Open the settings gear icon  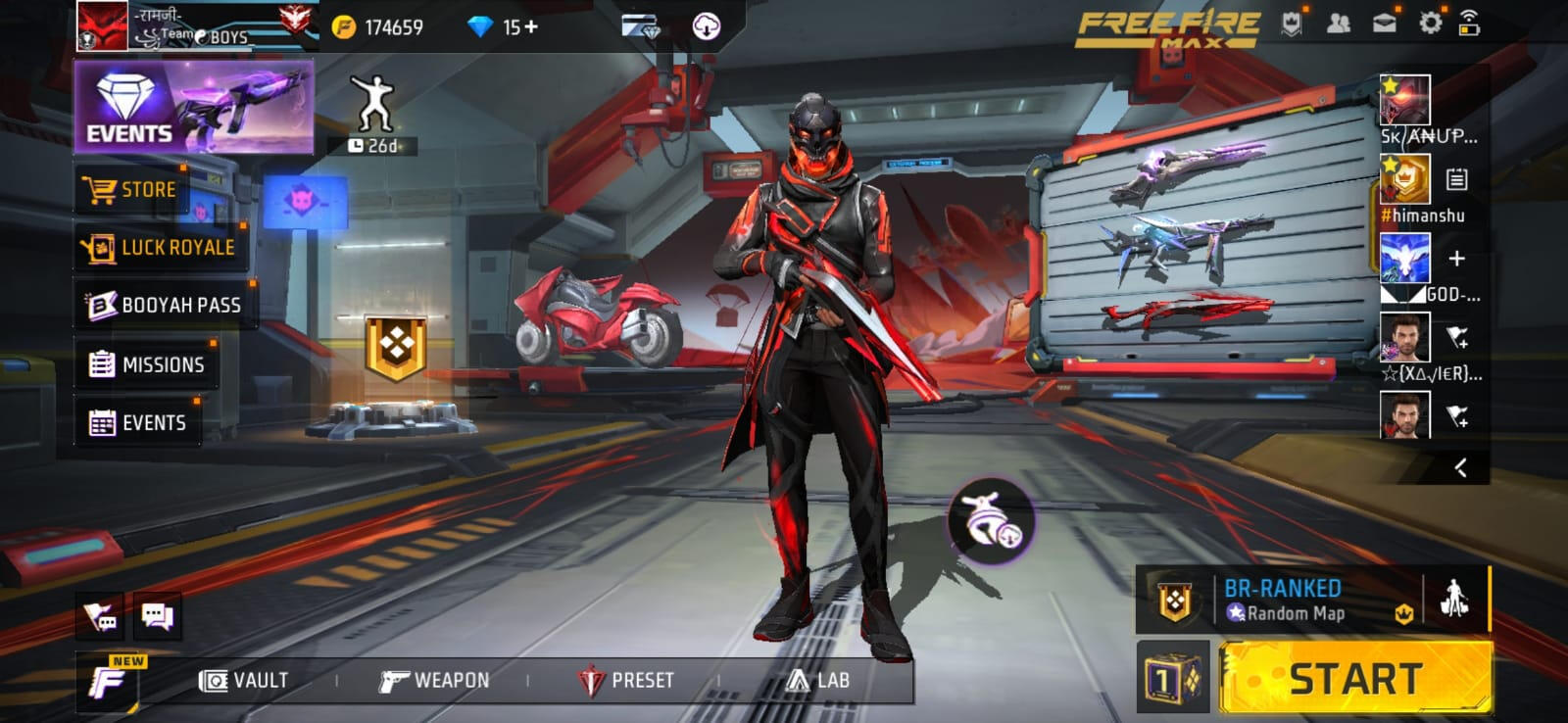tap(1430, 24)
